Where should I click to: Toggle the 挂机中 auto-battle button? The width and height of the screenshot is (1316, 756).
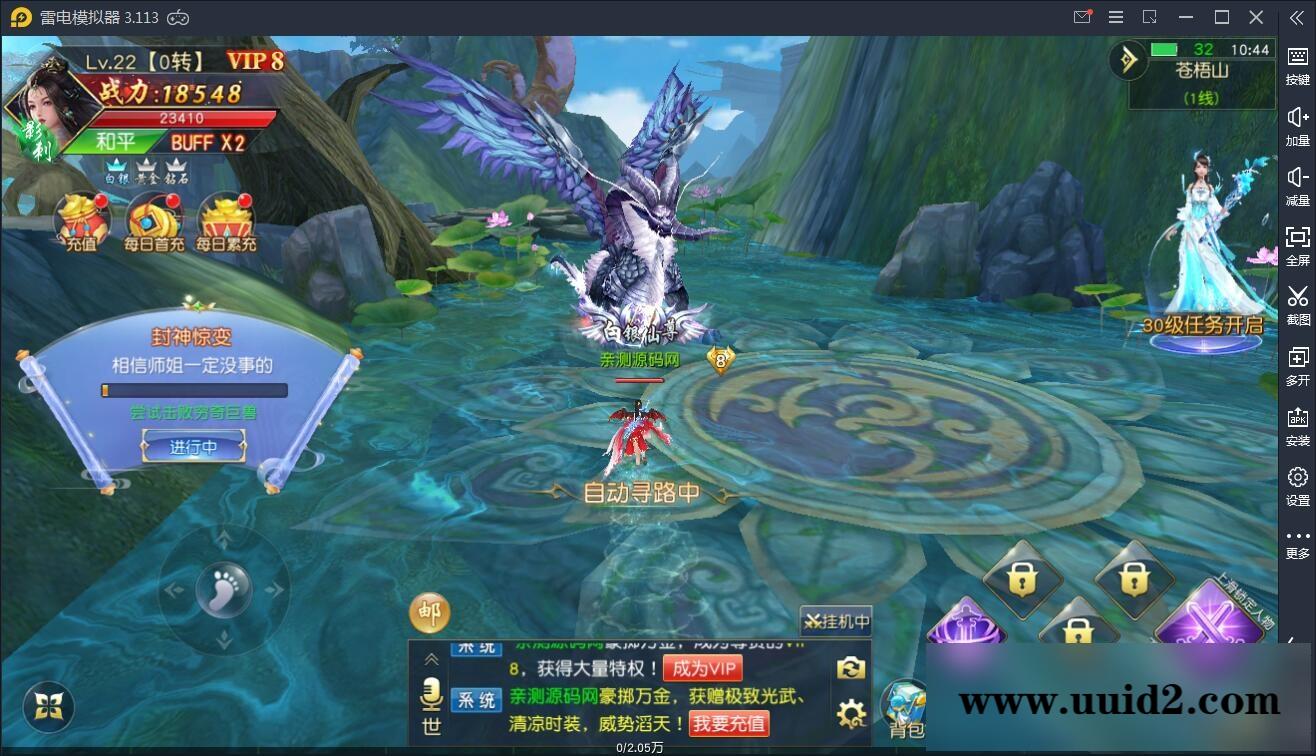pyautogui.click(x=836, y=621)
